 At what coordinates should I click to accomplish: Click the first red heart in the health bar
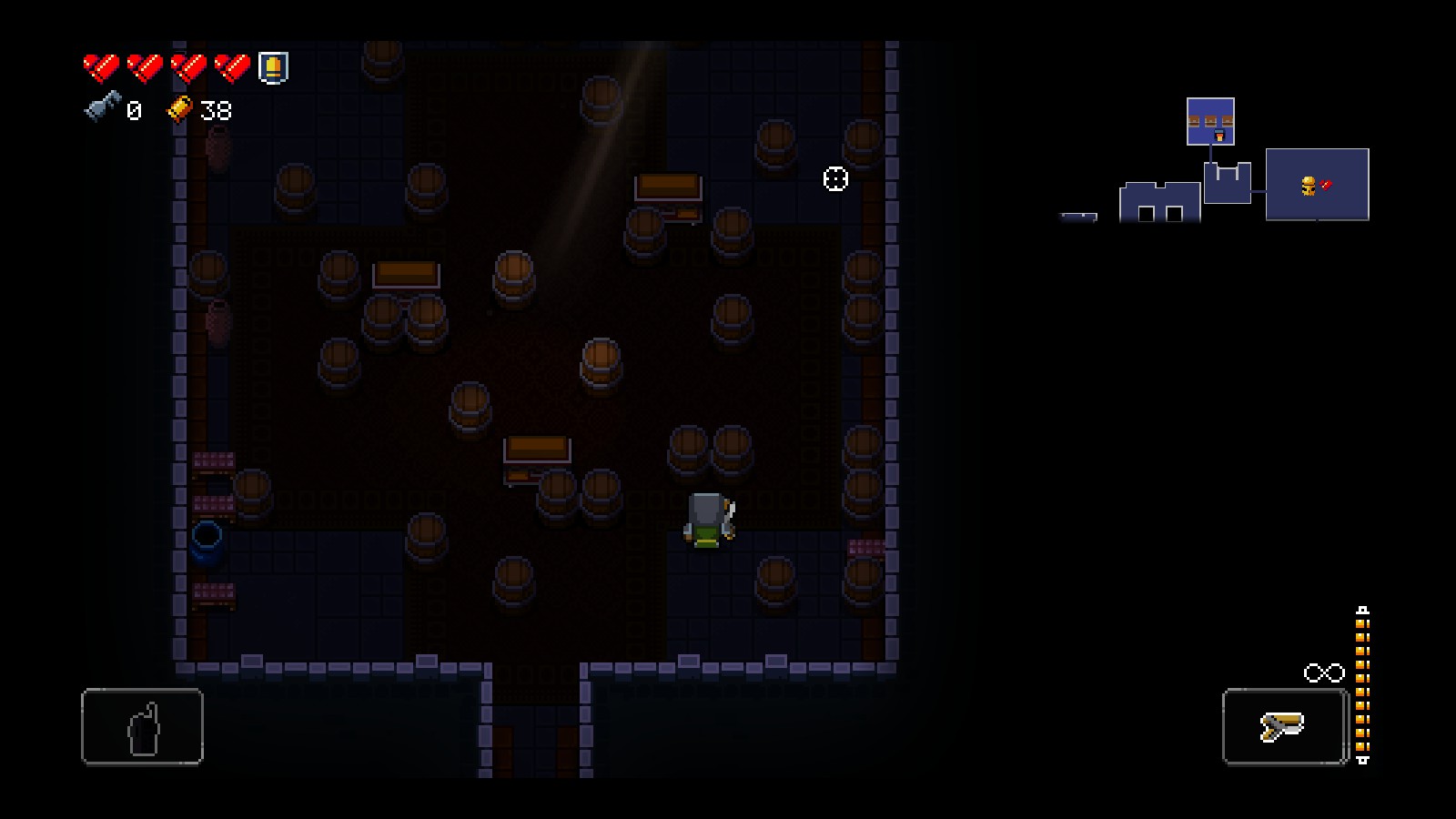tap(102, 67)
